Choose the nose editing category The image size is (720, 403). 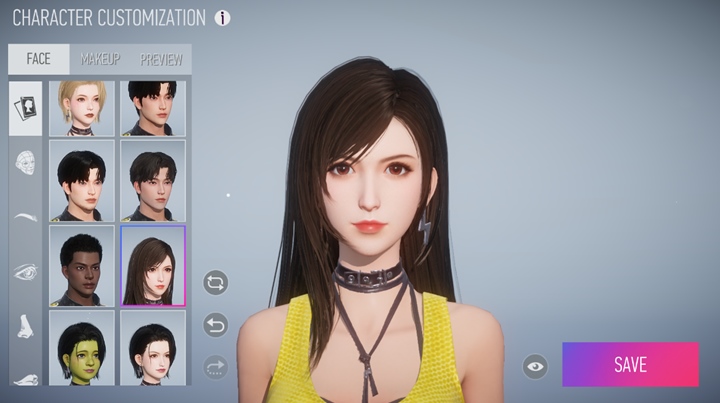[26, 326]
